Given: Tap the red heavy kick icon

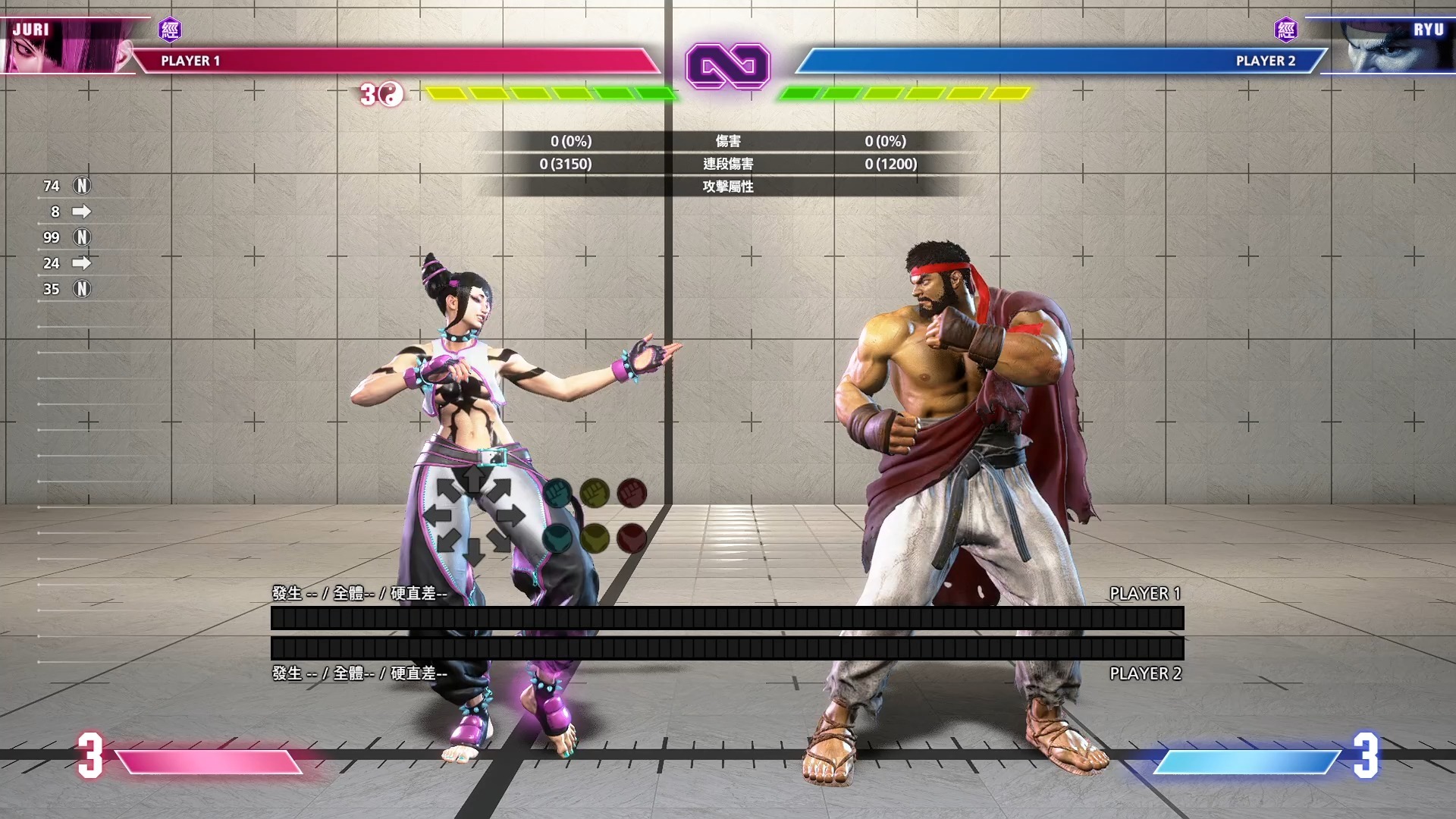Looking at the screenshot, I should [632, 538].
